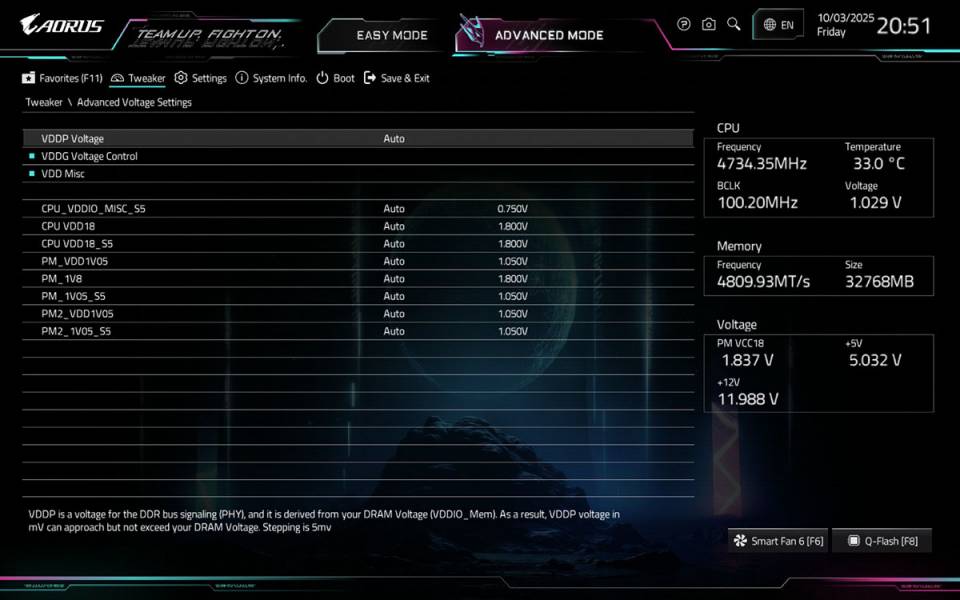Change the EN language selector
This screenshot has height=600, width=960.
coord(778,25)
